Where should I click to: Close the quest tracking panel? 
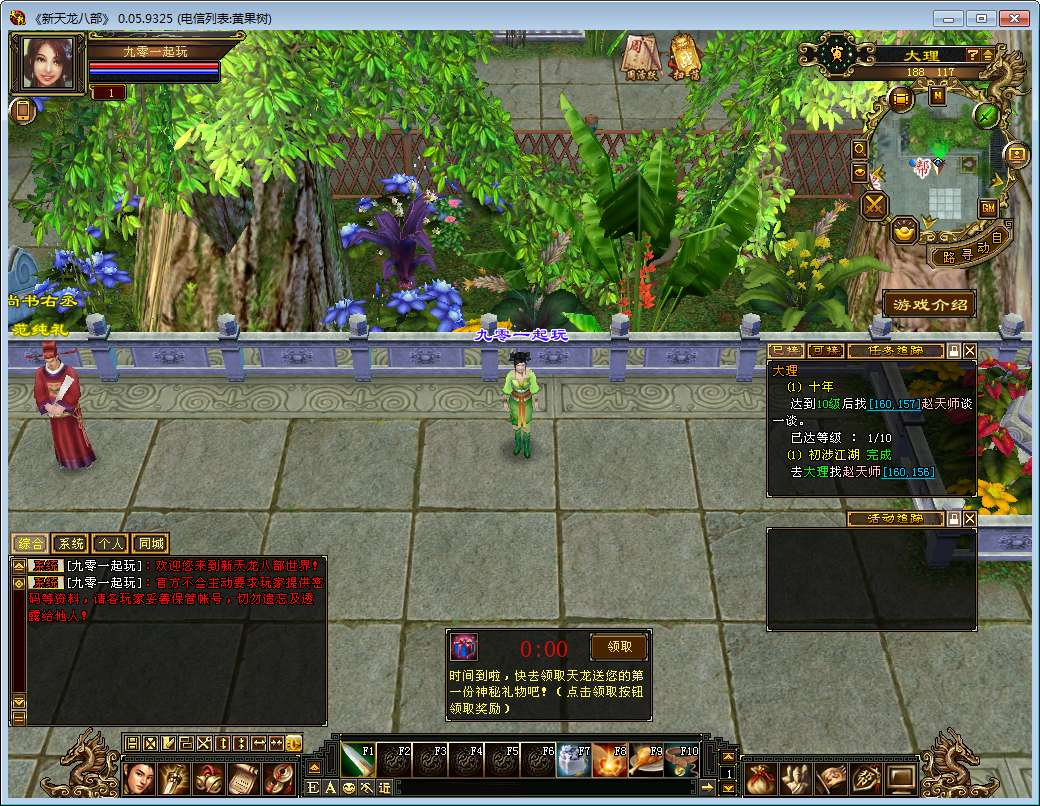pyautogui.click(x=970, y=351)
